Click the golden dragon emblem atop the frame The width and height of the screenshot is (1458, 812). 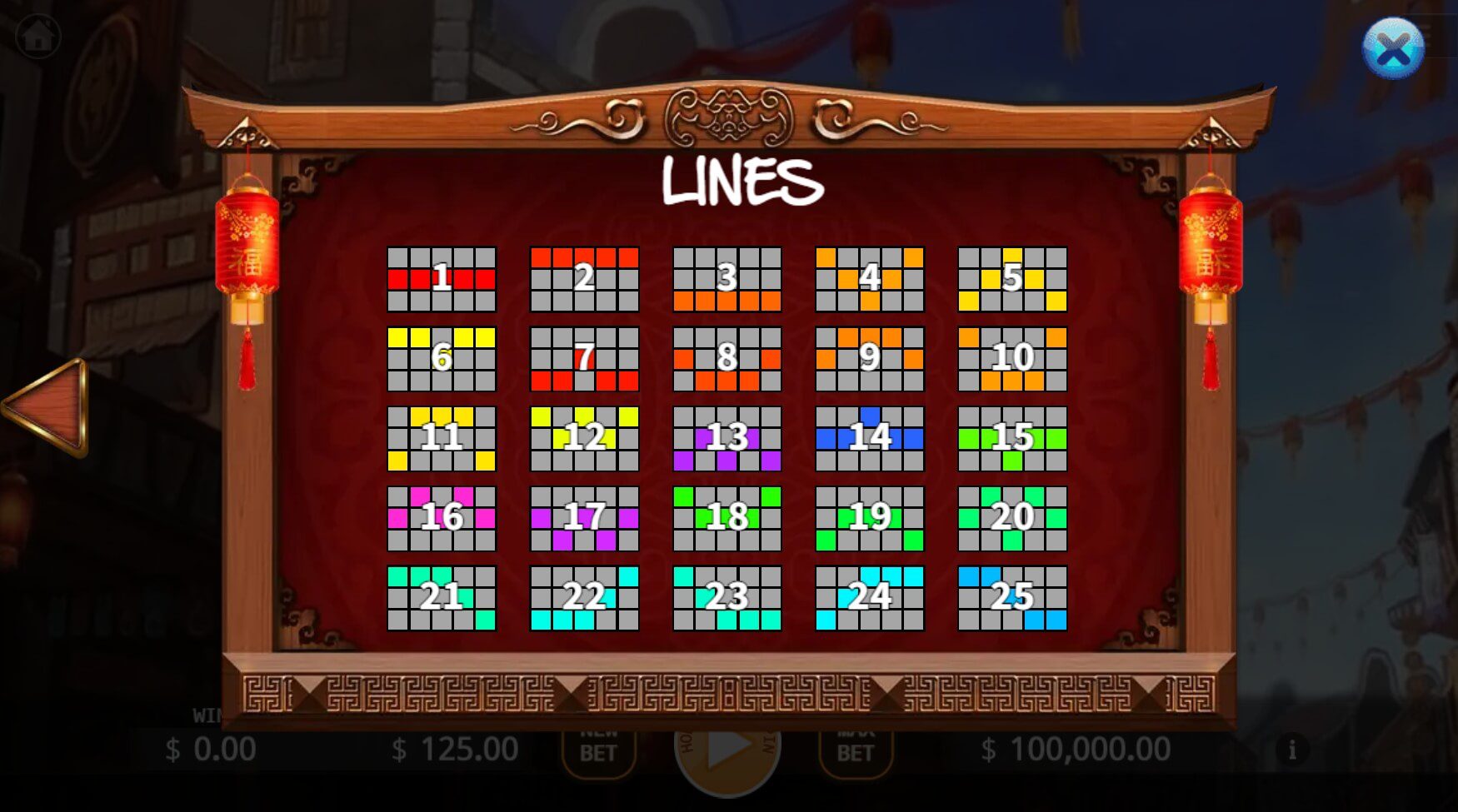tap(728, 117)
